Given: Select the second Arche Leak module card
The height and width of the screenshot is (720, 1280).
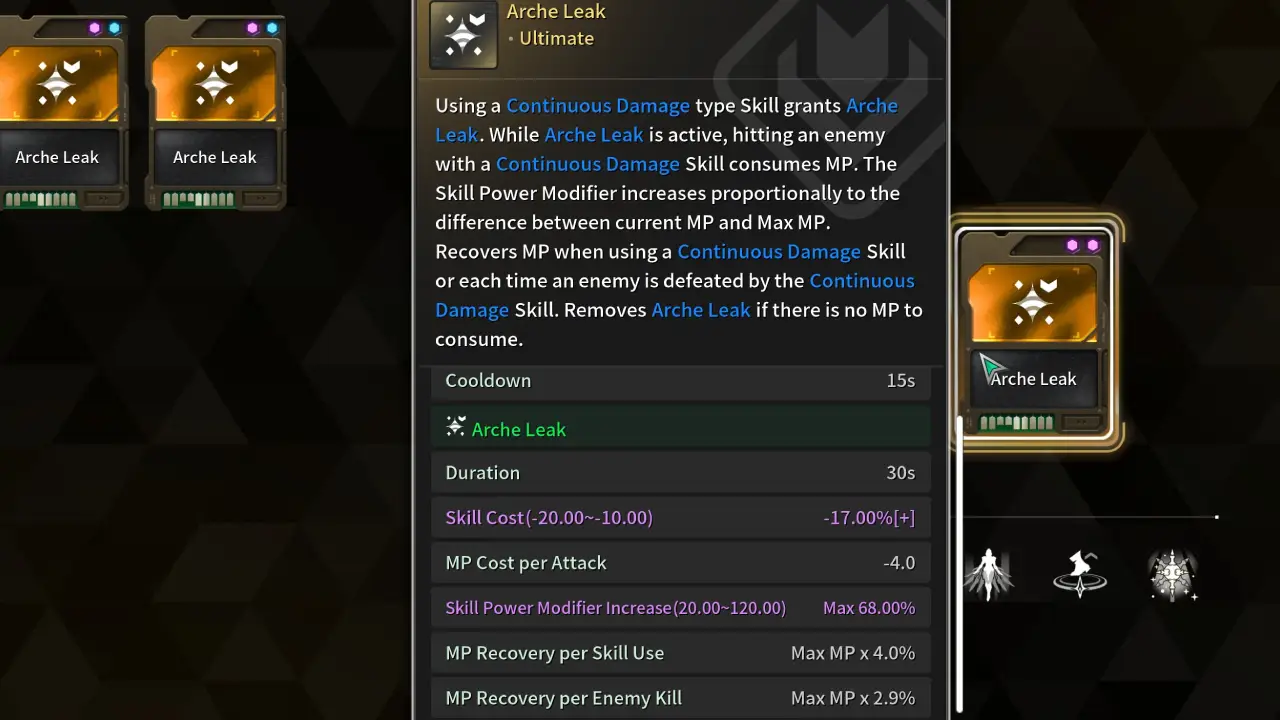Looking at the screenshot, I should click(x=215, y=100).
